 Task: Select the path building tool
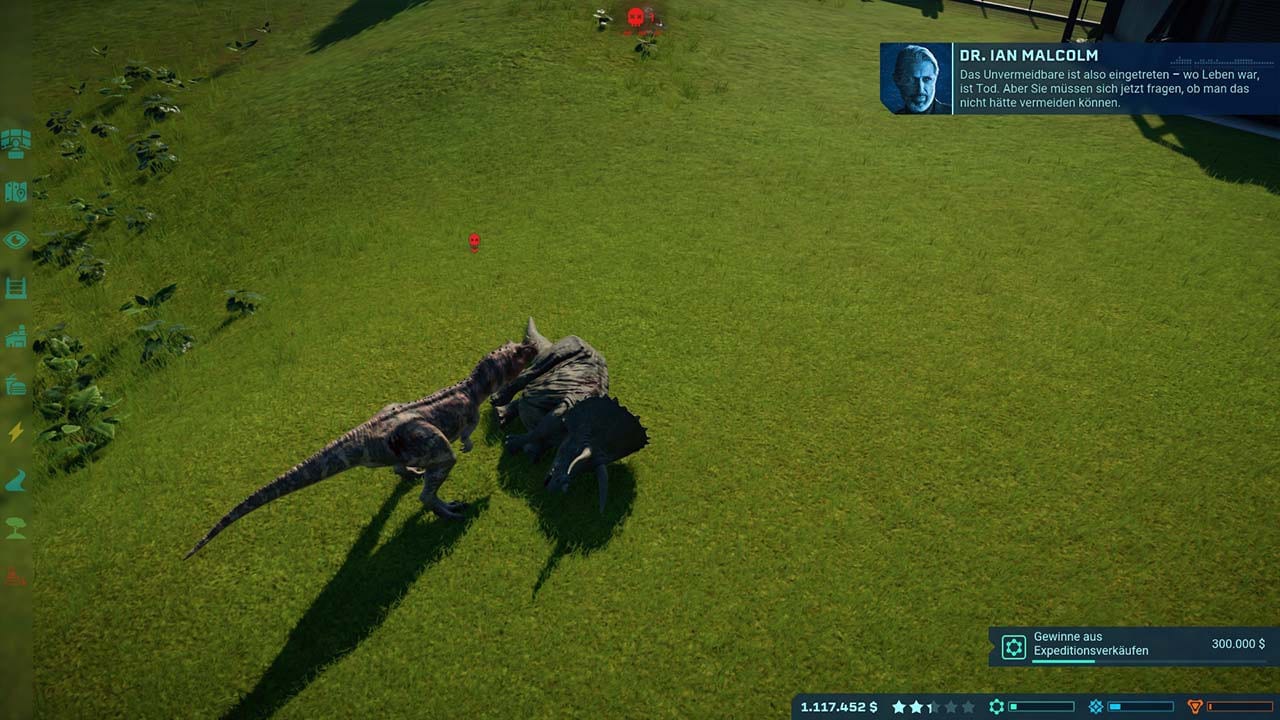(x=15, y=481)
